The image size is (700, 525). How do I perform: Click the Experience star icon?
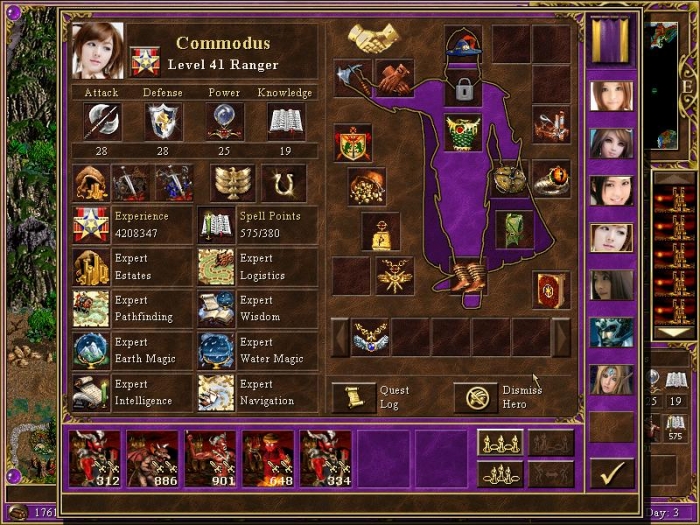pyautogui.click(x=91, y=225)
